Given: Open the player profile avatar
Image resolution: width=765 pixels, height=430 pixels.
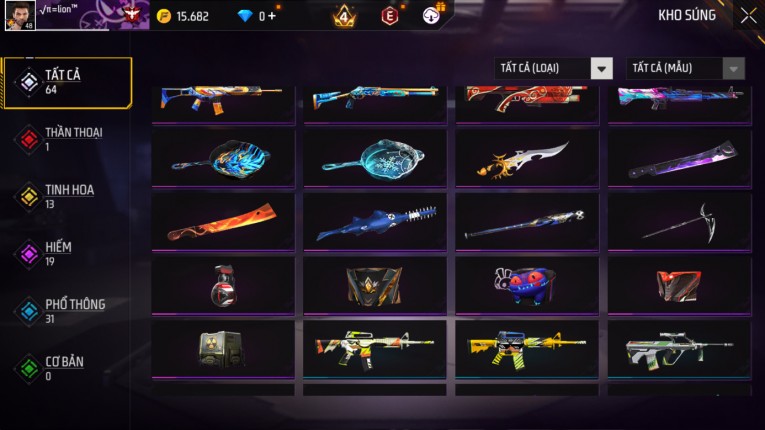Looking at the screenshot, I should 20,16.
